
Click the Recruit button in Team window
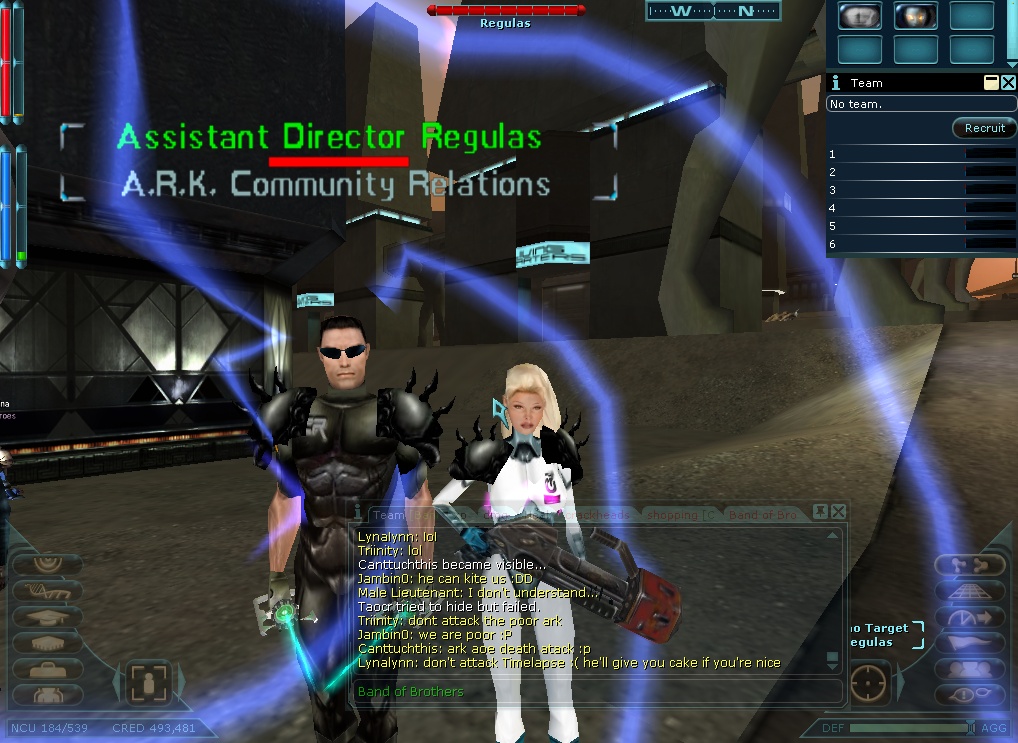tap(984, 128)
